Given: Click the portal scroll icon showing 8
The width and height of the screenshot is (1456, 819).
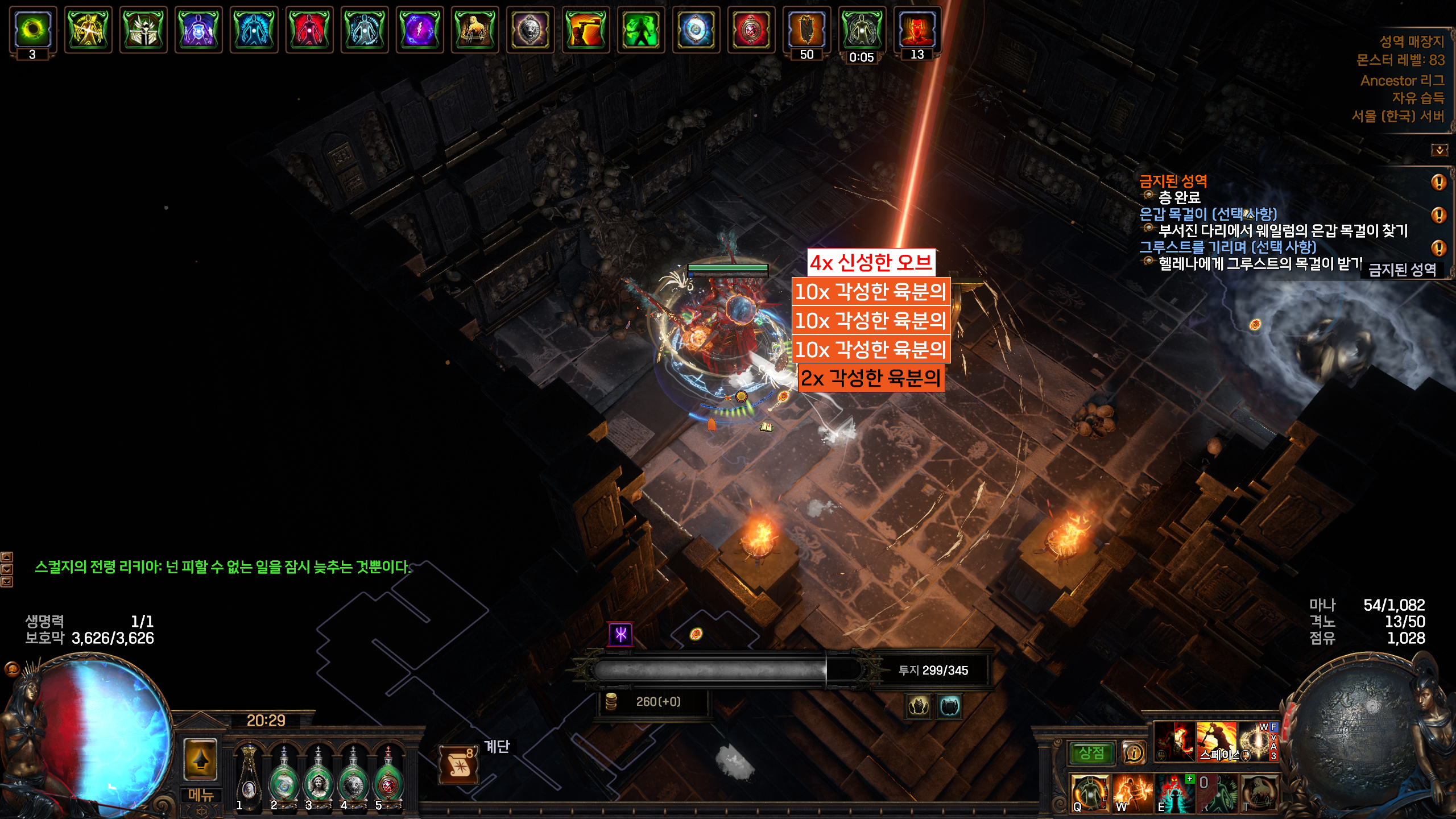Looking at the screenshot, I should point(458,765).
